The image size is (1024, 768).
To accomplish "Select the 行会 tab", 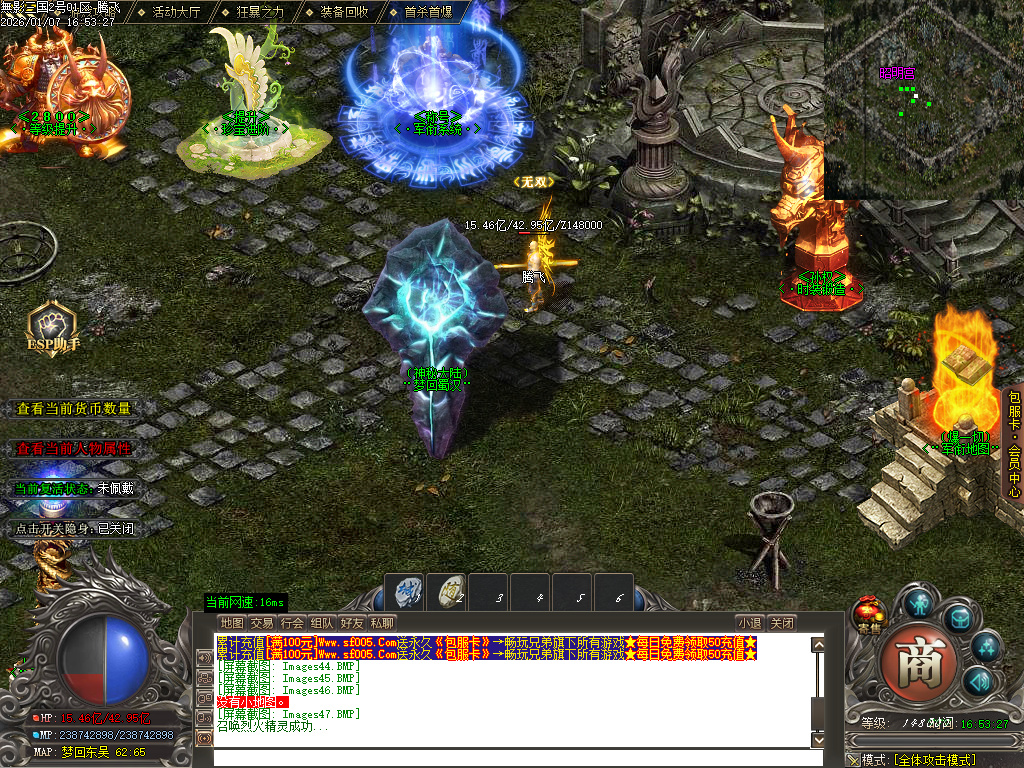I will (292, 622).
